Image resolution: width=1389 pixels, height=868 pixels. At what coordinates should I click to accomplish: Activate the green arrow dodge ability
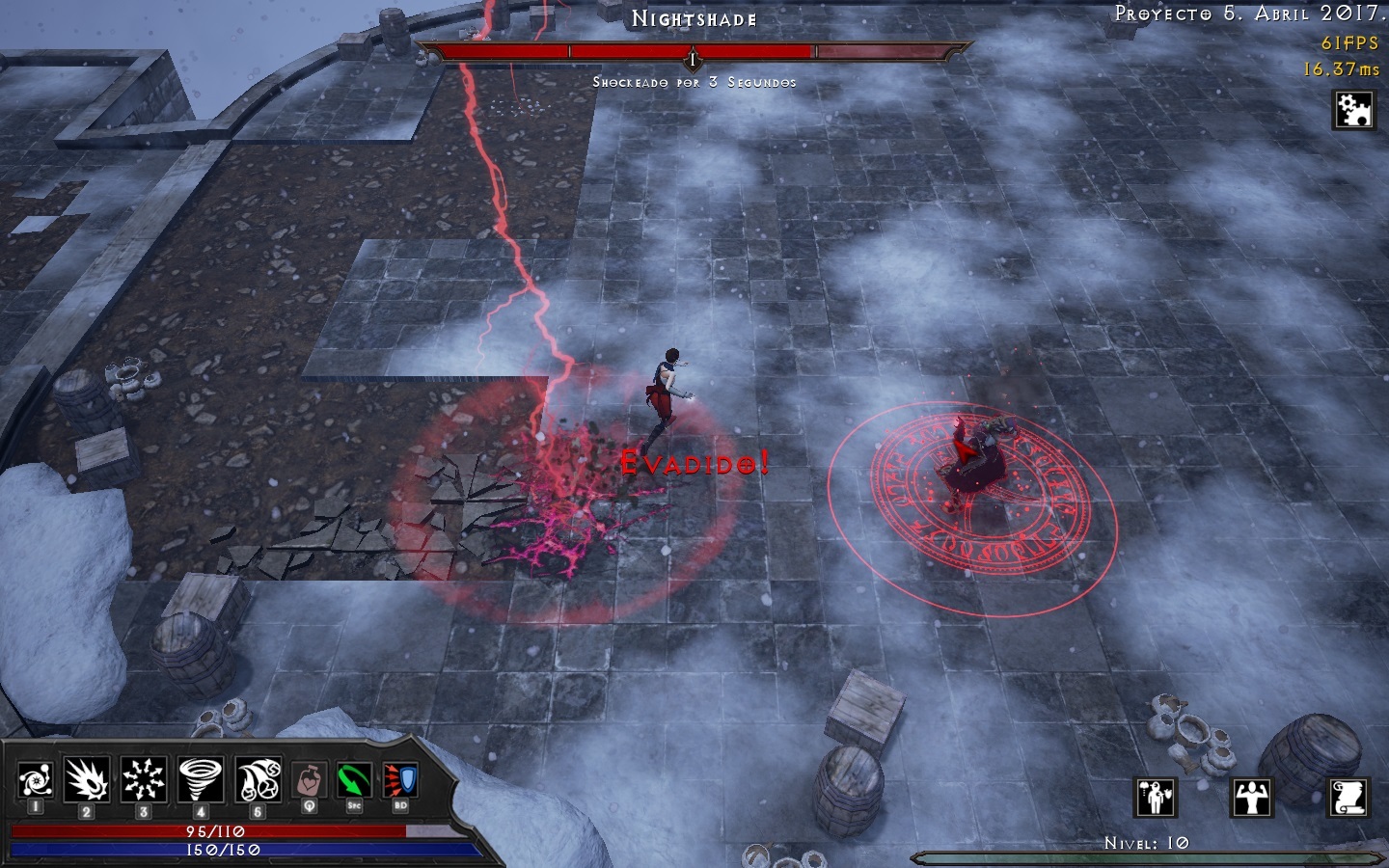click(354, 779)
